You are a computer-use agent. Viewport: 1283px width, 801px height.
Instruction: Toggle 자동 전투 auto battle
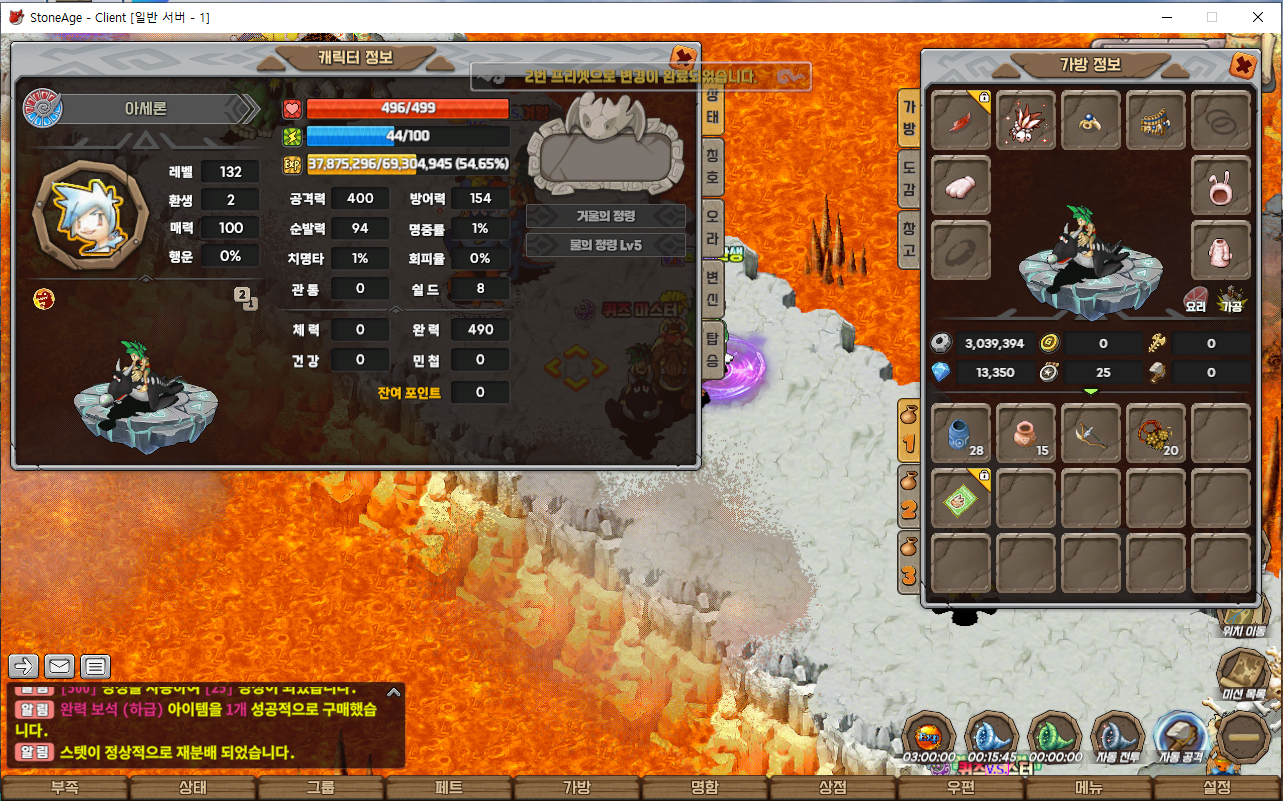[x=1117, y=740]
